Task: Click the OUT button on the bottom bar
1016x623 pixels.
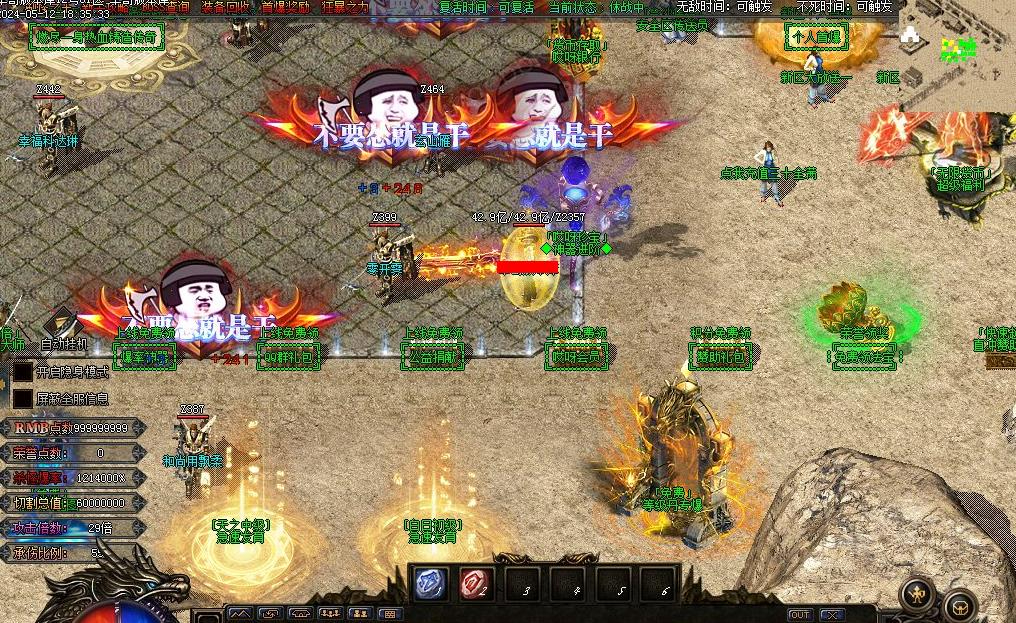Action: (x=799, y=614)
